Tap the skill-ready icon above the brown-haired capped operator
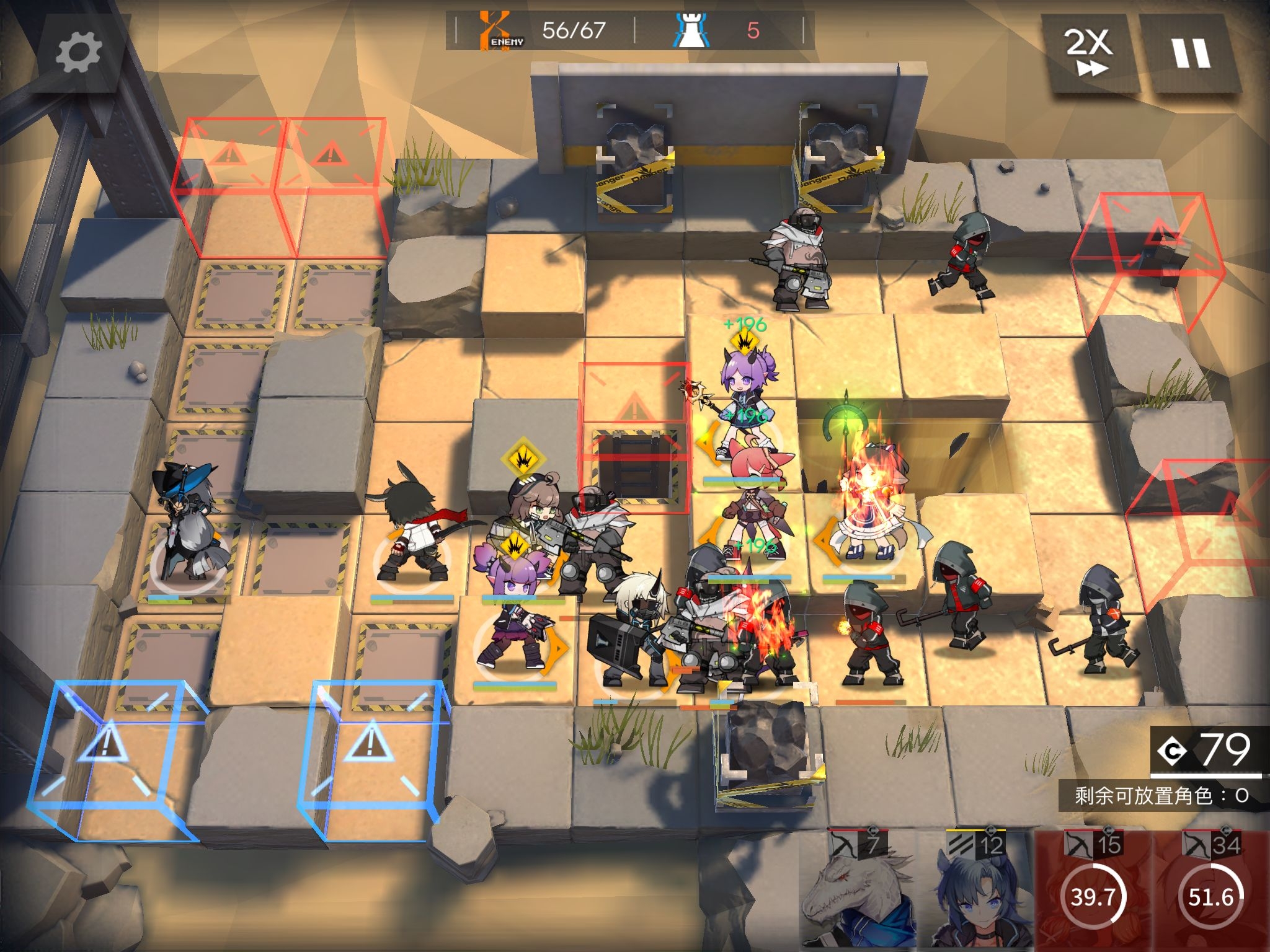Image resolution: width=1270 pixels, height=952 pixels. [x=523, y=459]
